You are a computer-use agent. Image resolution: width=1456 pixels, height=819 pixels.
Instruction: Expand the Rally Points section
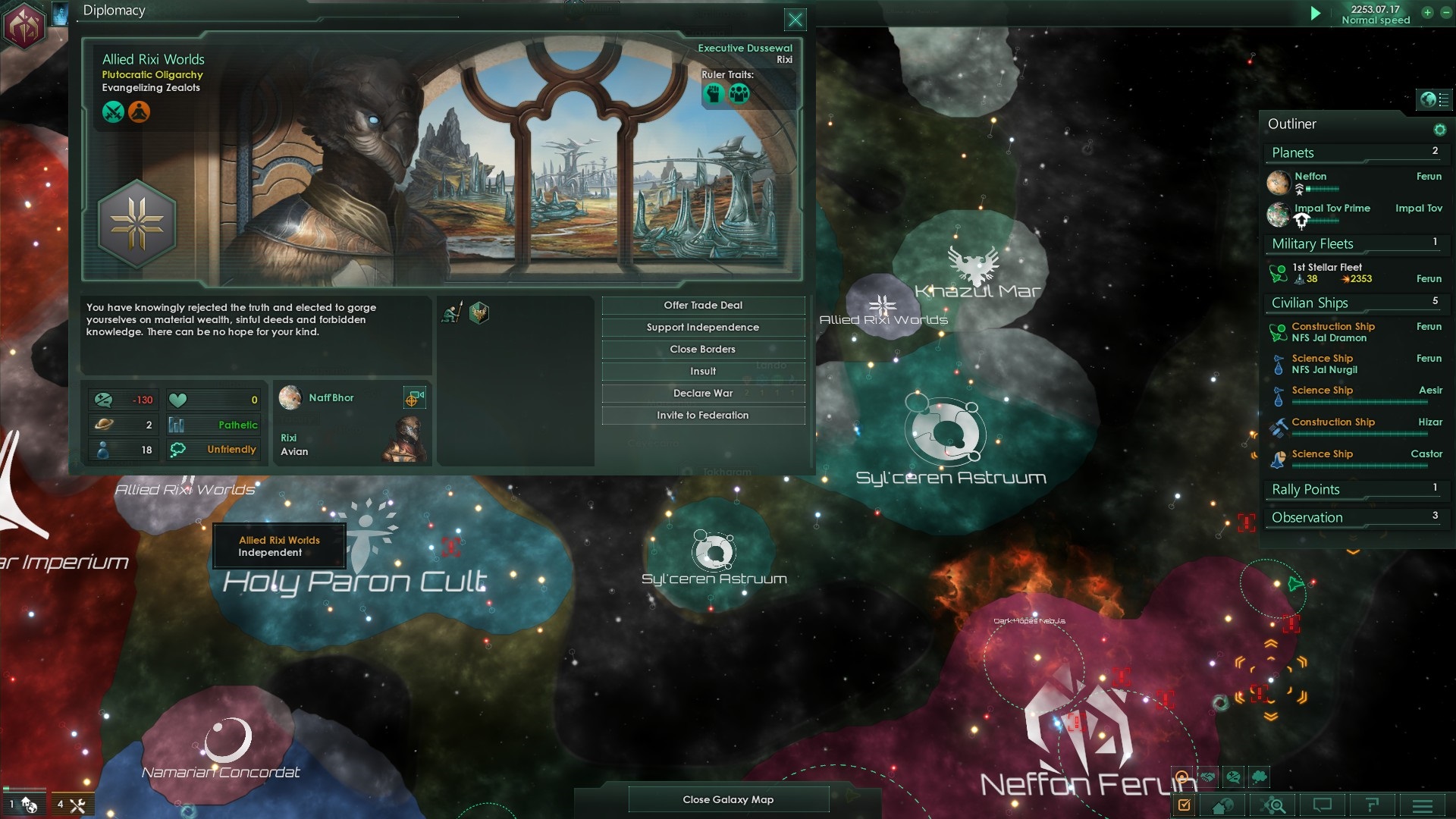click(x=1306, y=490)
